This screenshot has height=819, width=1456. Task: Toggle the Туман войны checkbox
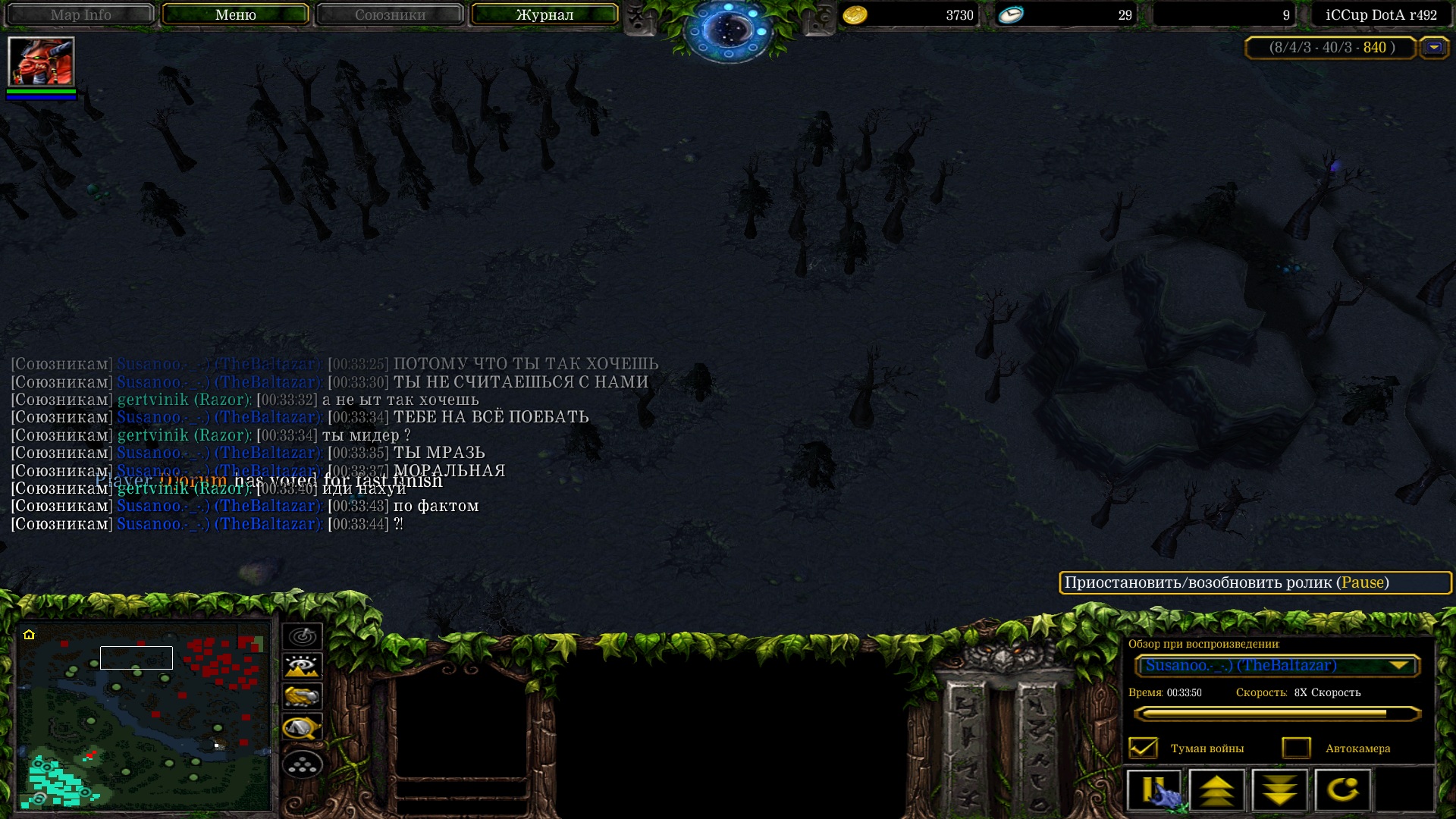click(1143, 748)
